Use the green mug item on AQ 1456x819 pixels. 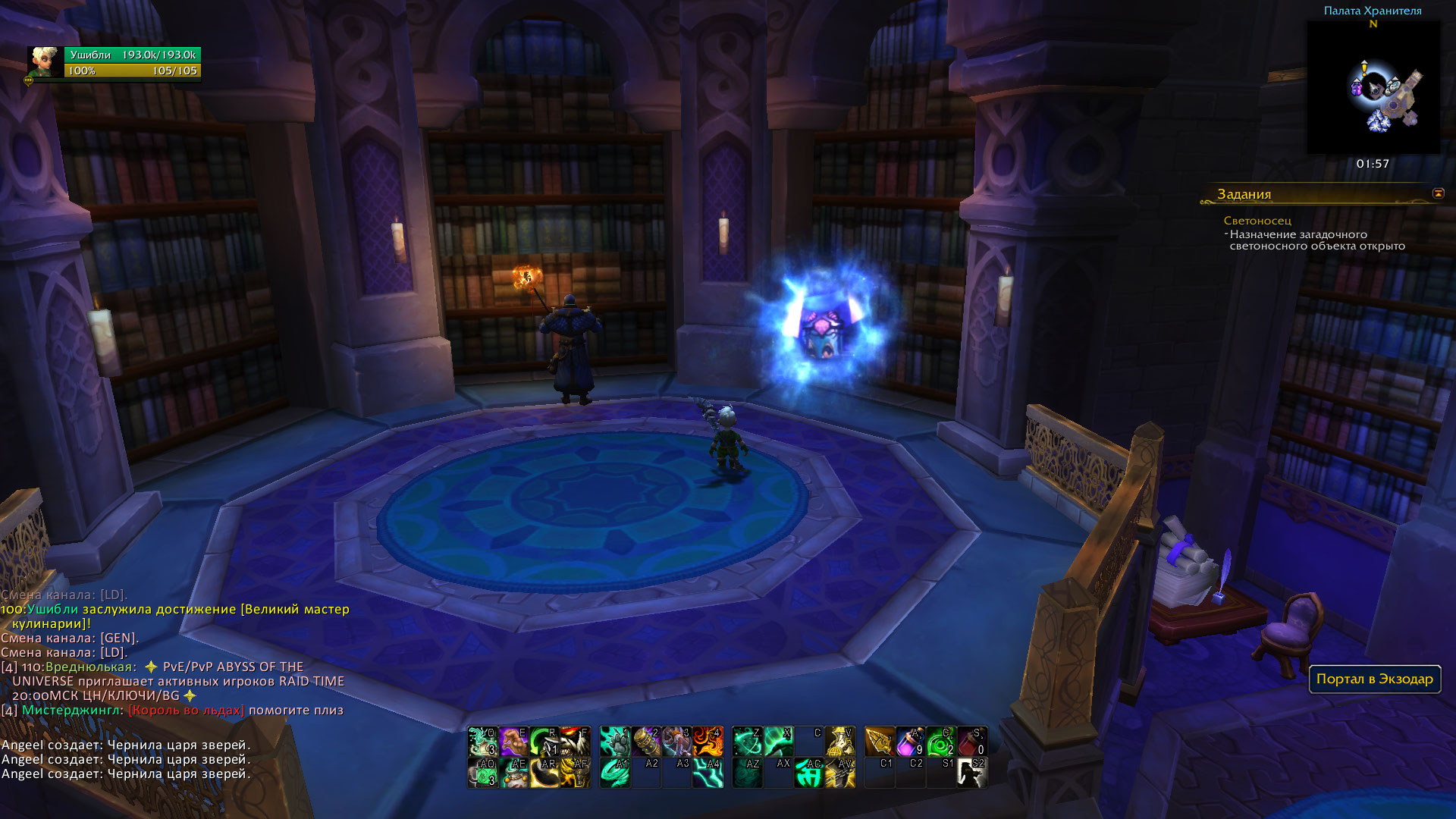click(x=482, y=773)
